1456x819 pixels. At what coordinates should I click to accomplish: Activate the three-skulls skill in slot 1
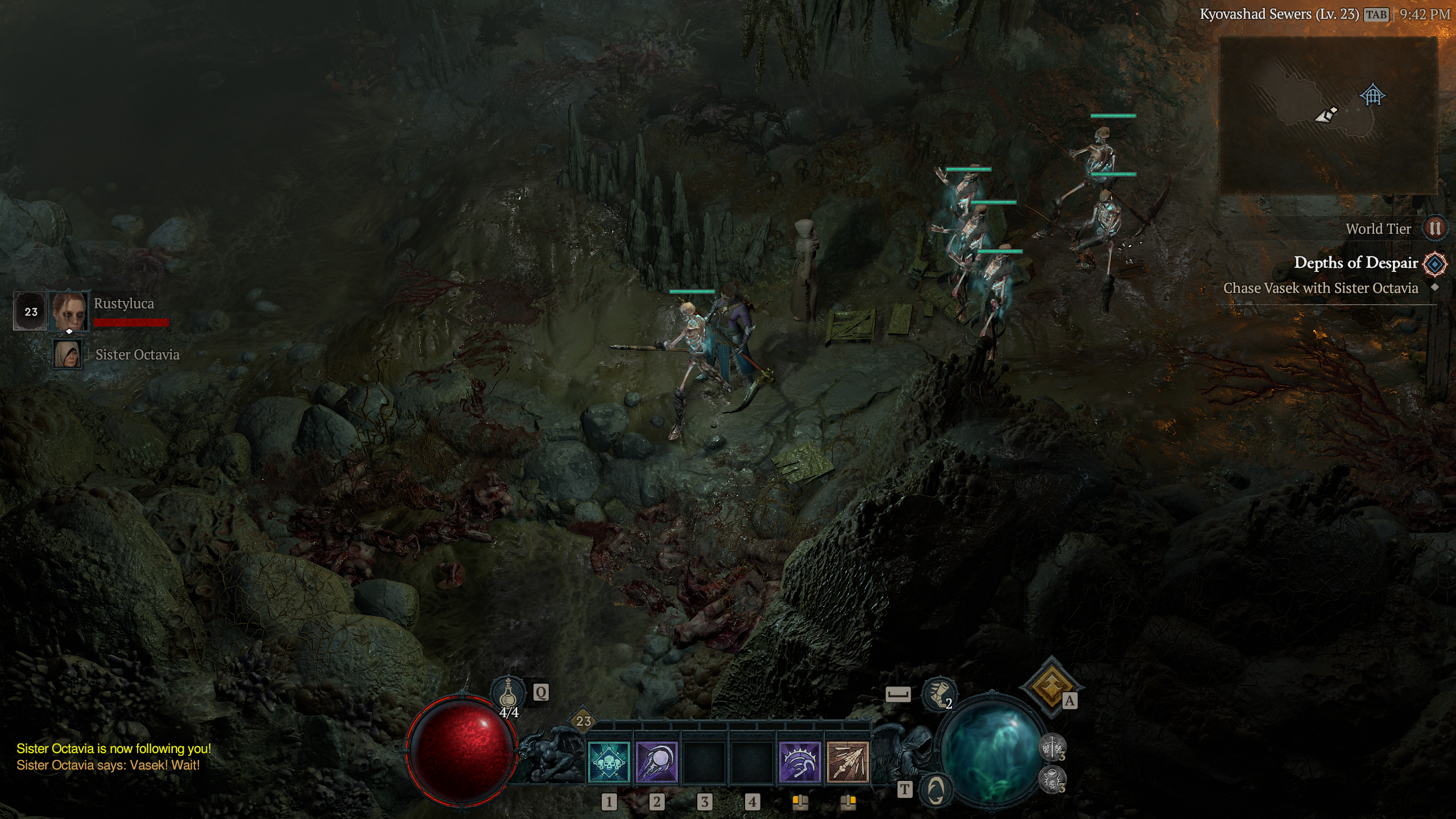[609, 762]
